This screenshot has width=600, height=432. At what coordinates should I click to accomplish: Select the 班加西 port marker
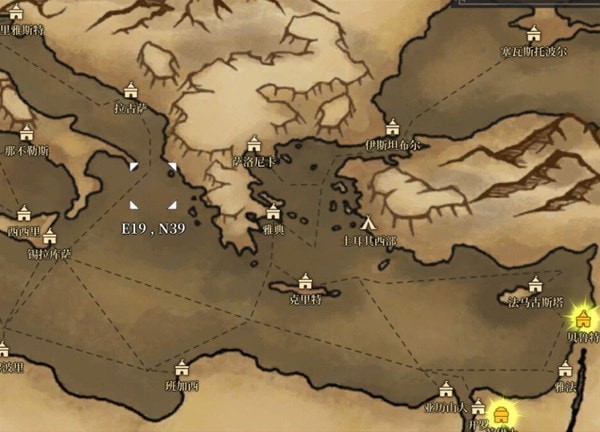click(x=181, y=367)
